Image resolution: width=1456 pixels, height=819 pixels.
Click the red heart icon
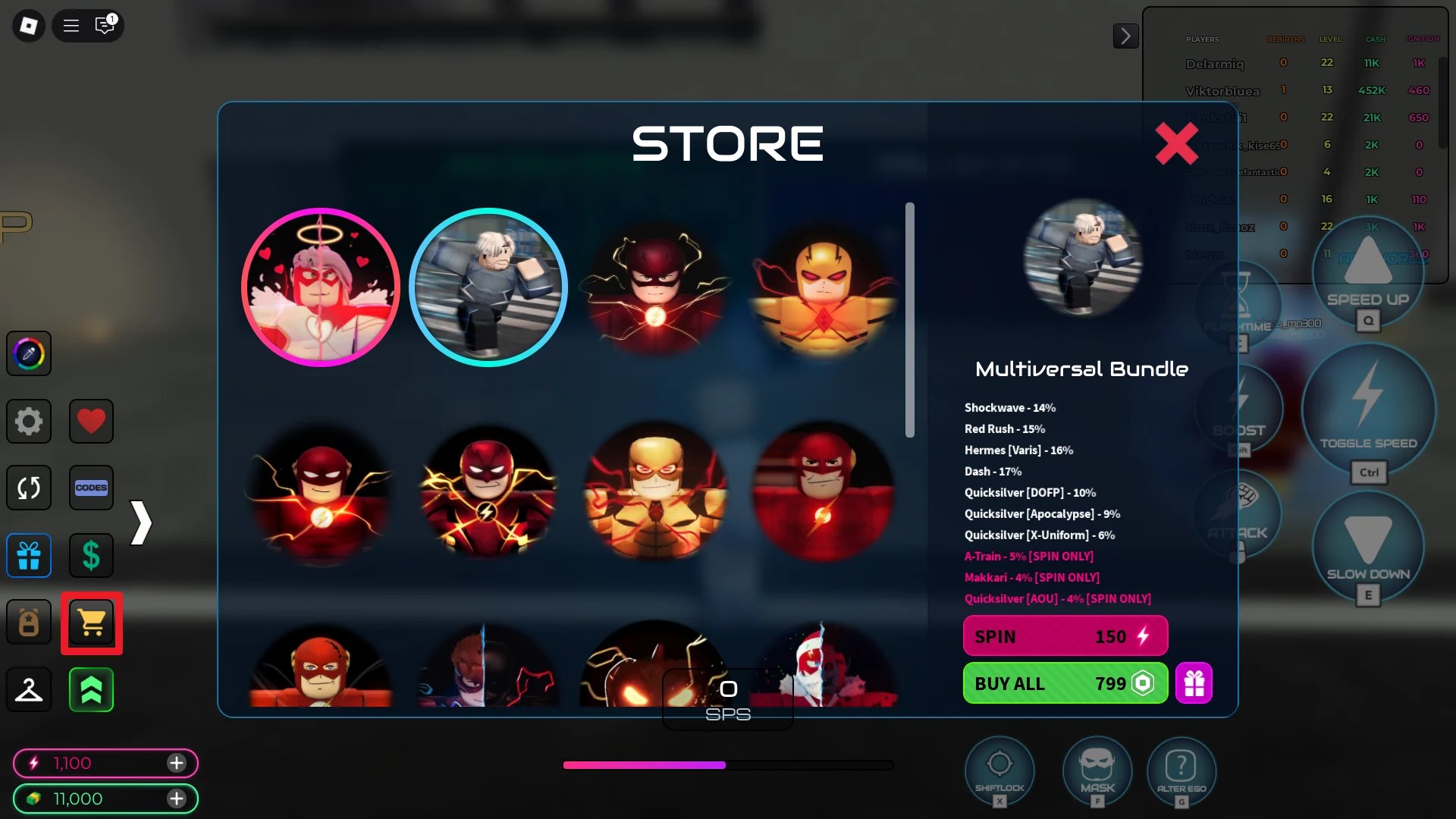point(91,421)
